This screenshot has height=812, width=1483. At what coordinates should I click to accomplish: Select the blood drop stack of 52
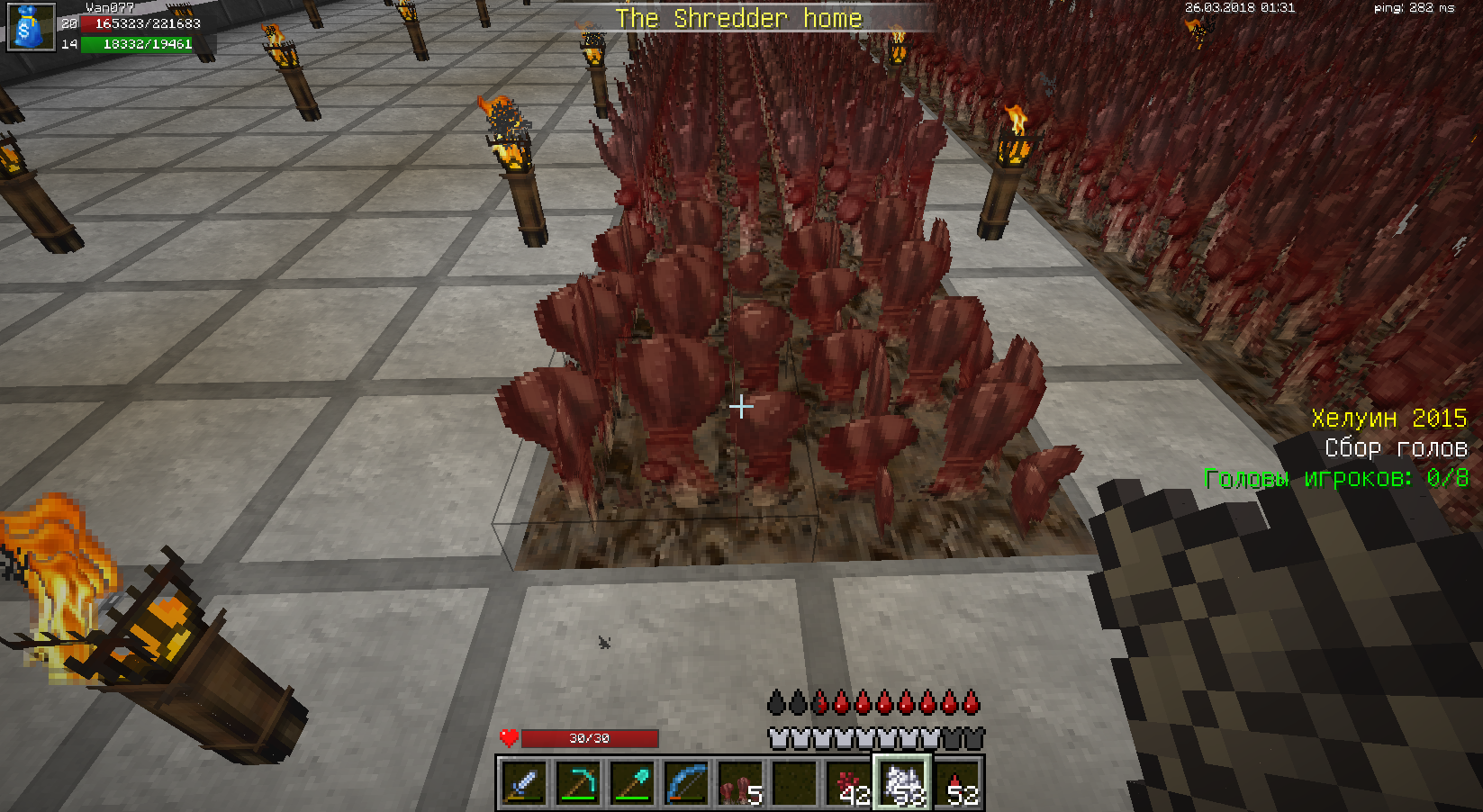957,782
